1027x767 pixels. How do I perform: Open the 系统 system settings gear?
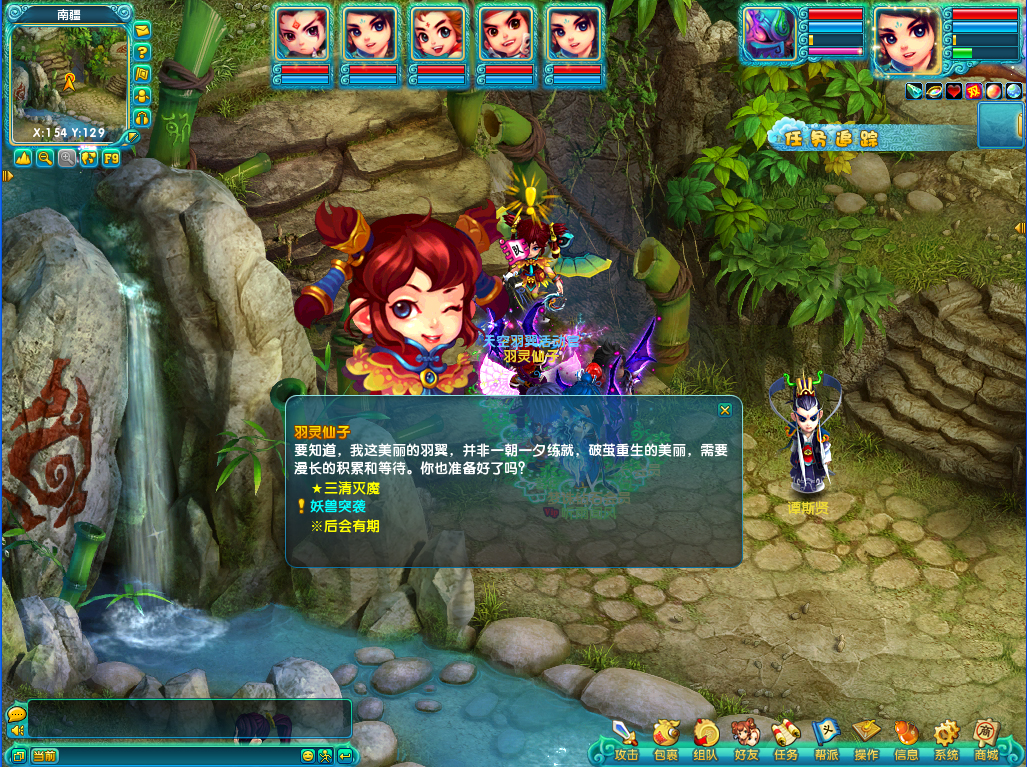946,739
